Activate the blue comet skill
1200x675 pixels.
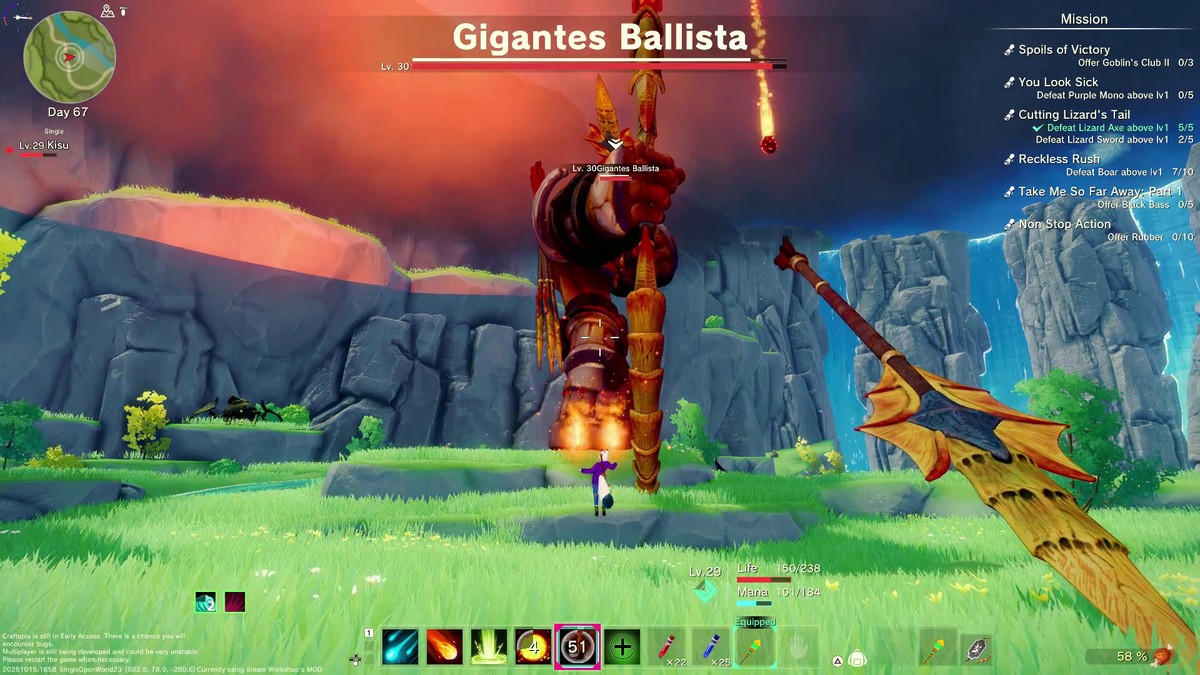(401, 647)
